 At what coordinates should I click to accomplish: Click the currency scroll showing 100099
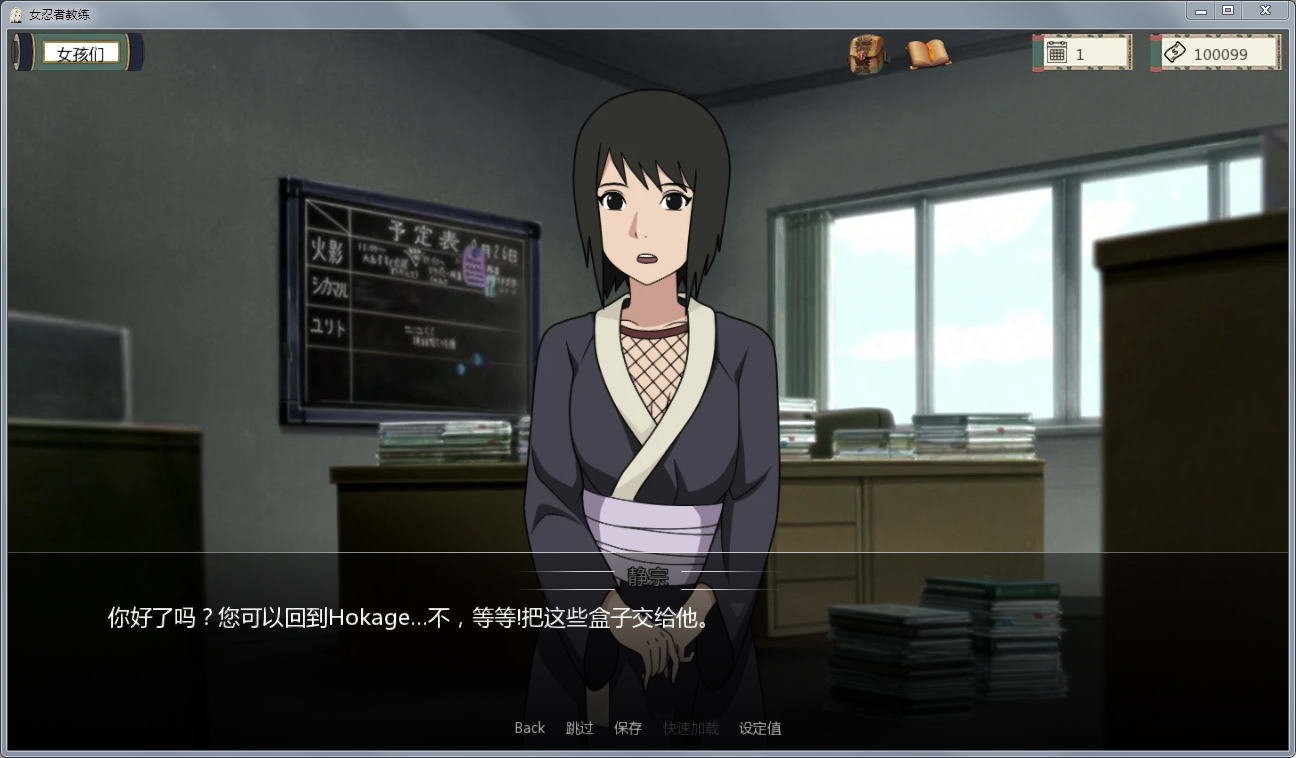(1215, 52)
